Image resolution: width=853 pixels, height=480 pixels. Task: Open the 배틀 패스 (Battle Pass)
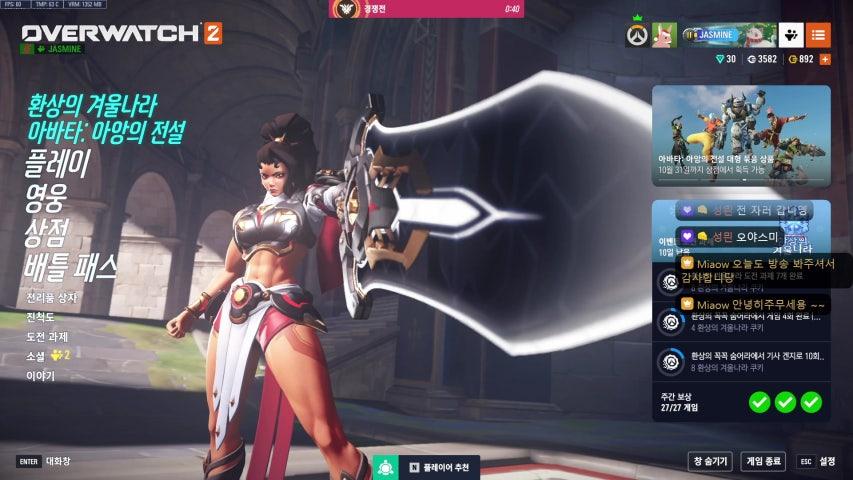click(x=71, y=268)
